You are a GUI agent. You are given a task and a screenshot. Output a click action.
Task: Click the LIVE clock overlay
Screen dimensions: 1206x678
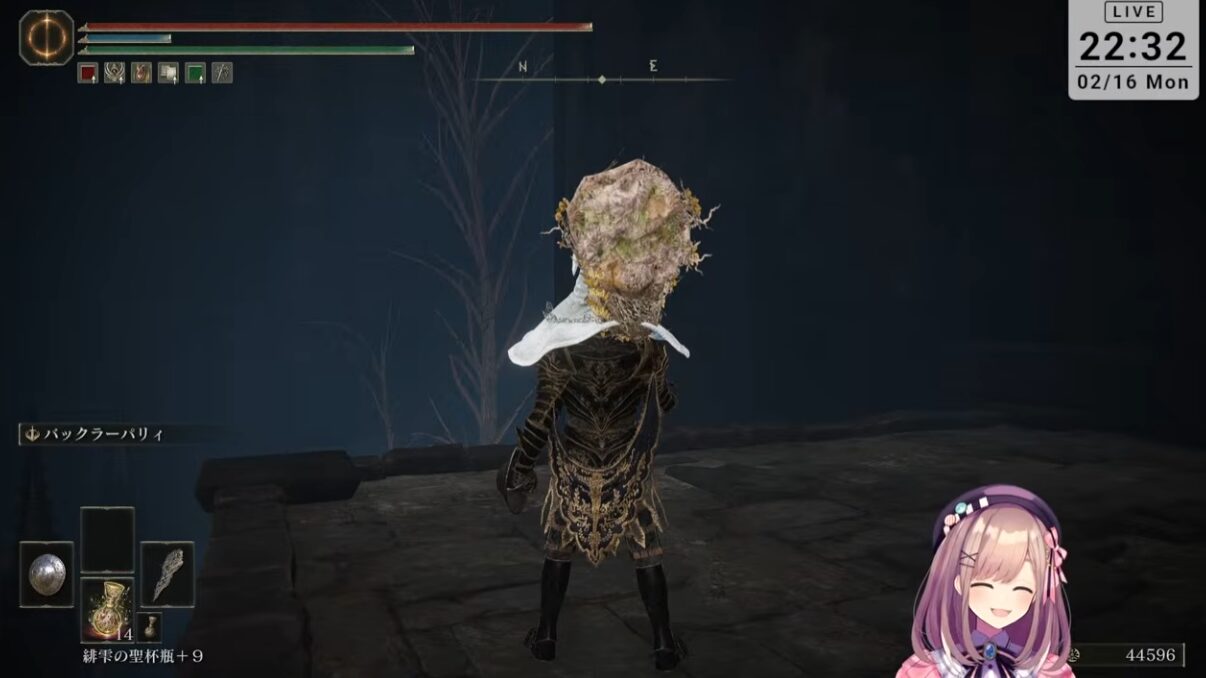(1133, 49)
